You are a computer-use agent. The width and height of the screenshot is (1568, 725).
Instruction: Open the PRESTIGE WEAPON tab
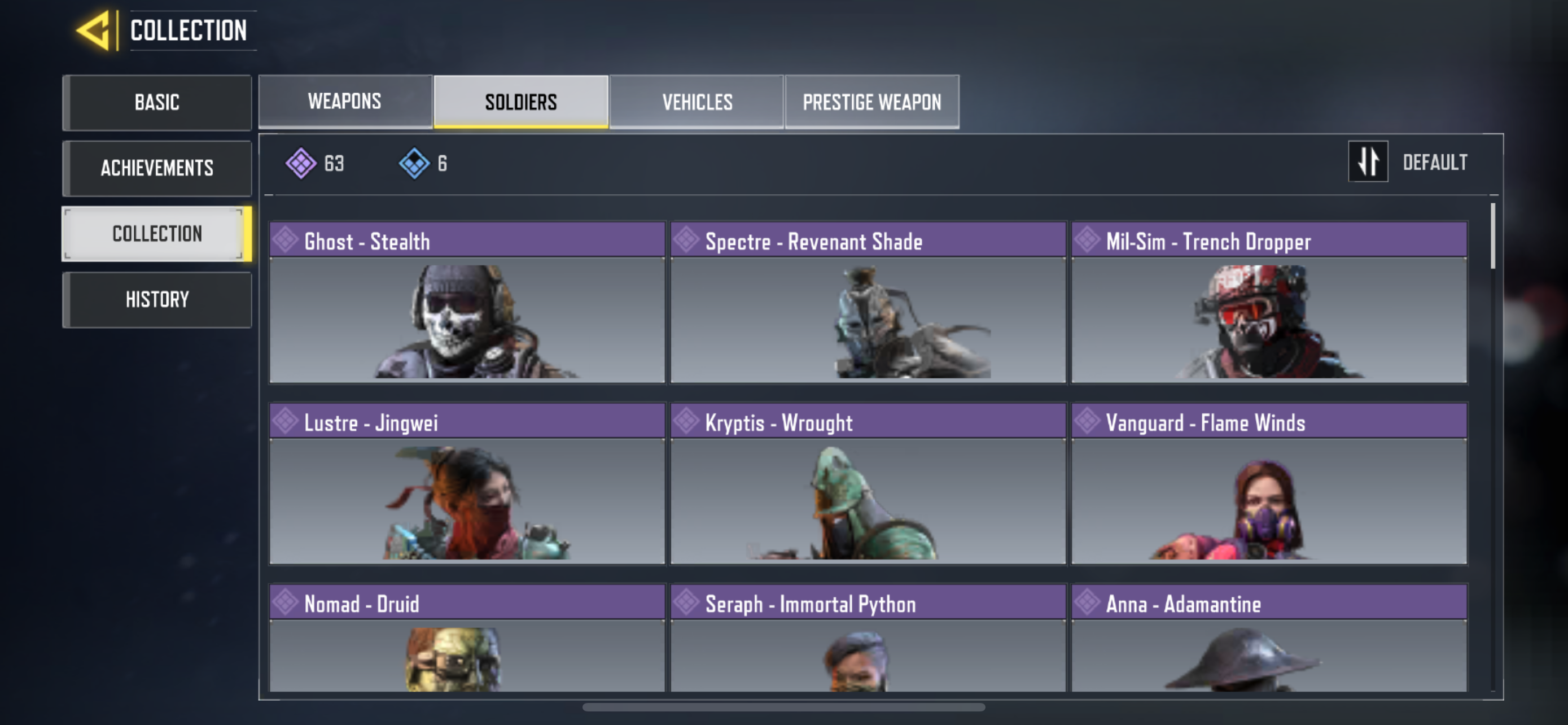click(x=871, y=101)
